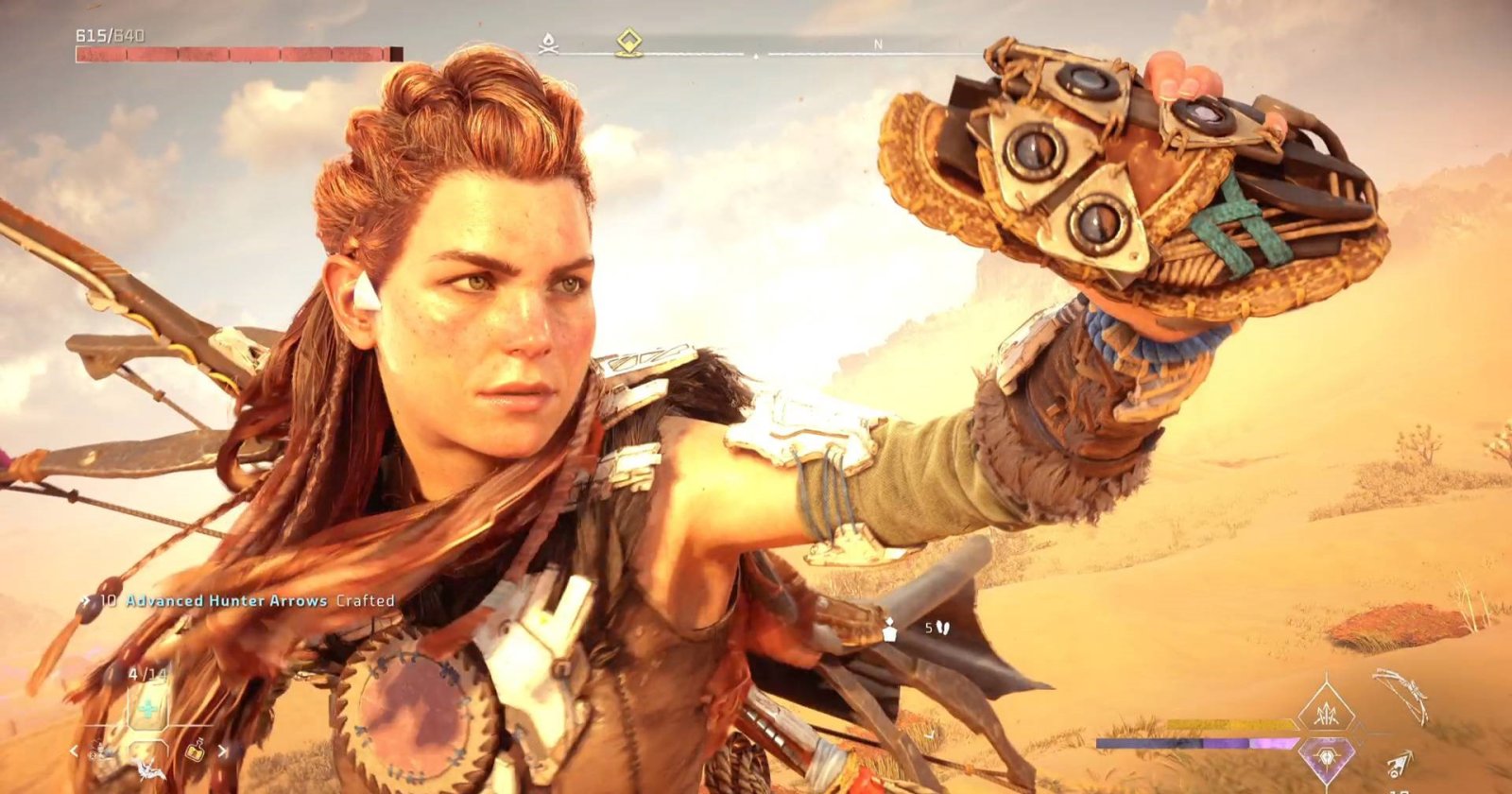Select the campfire marker on the compass
The width and height of the screenshot is (1512, 794).
click(x=546, y=43)
